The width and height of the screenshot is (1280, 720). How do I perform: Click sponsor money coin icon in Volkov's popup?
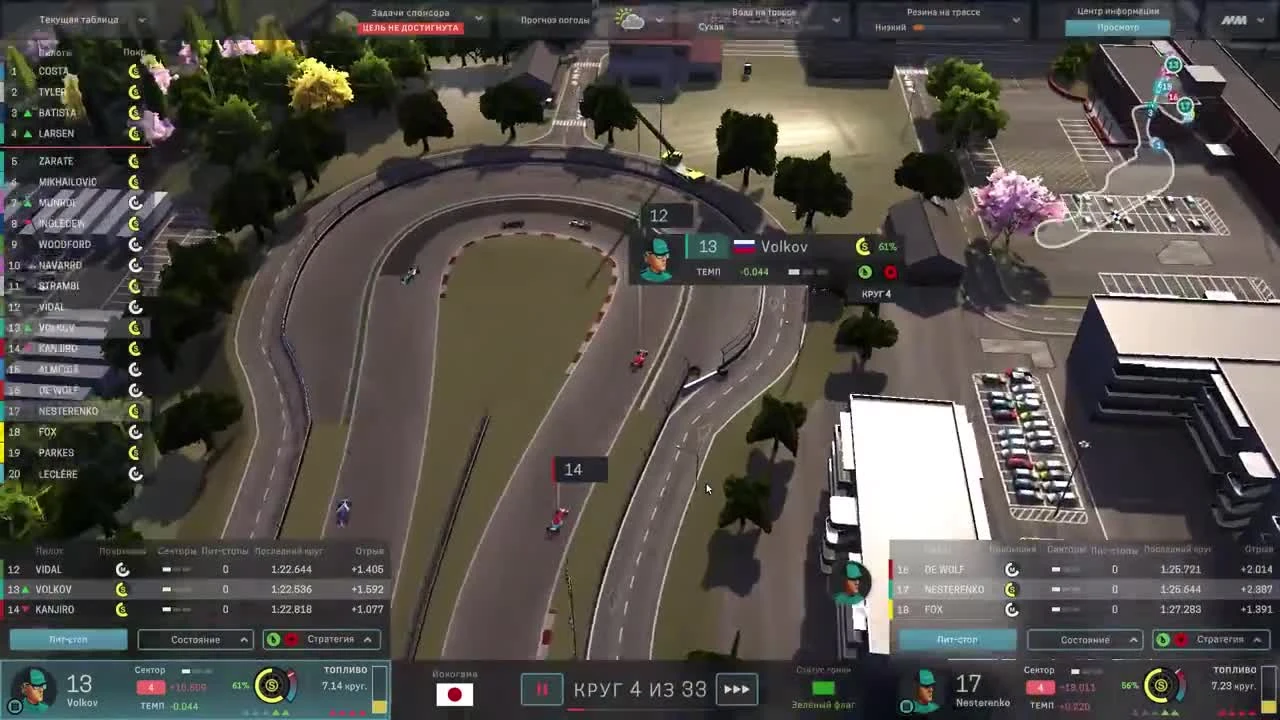click(x=862, y=246)
